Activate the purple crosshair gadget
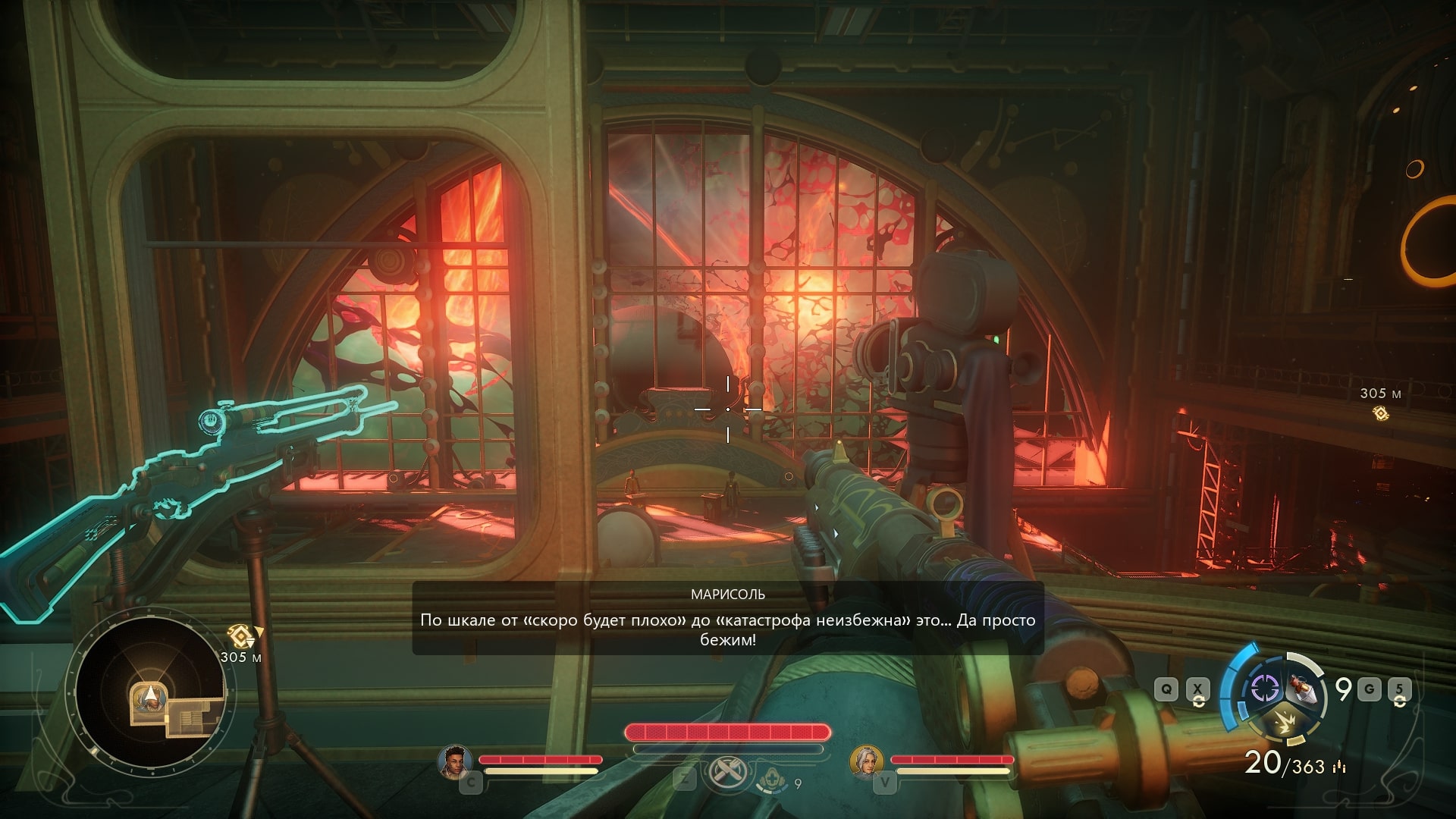Image resolution: width=1456 pixels, height=819 pixels. click(1264, 689)
